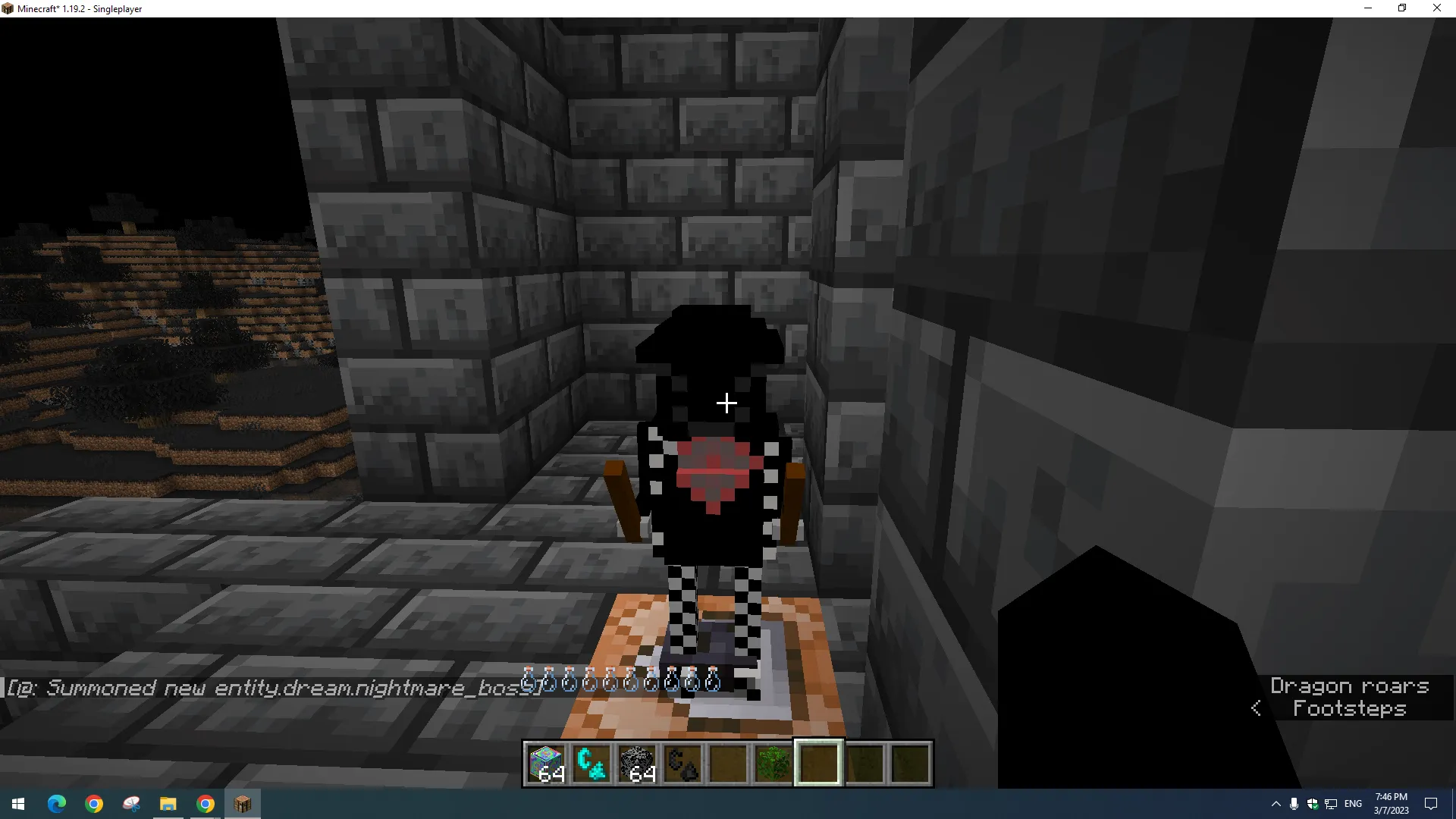Open File Explorer from the taskbar

coord(168,804)
